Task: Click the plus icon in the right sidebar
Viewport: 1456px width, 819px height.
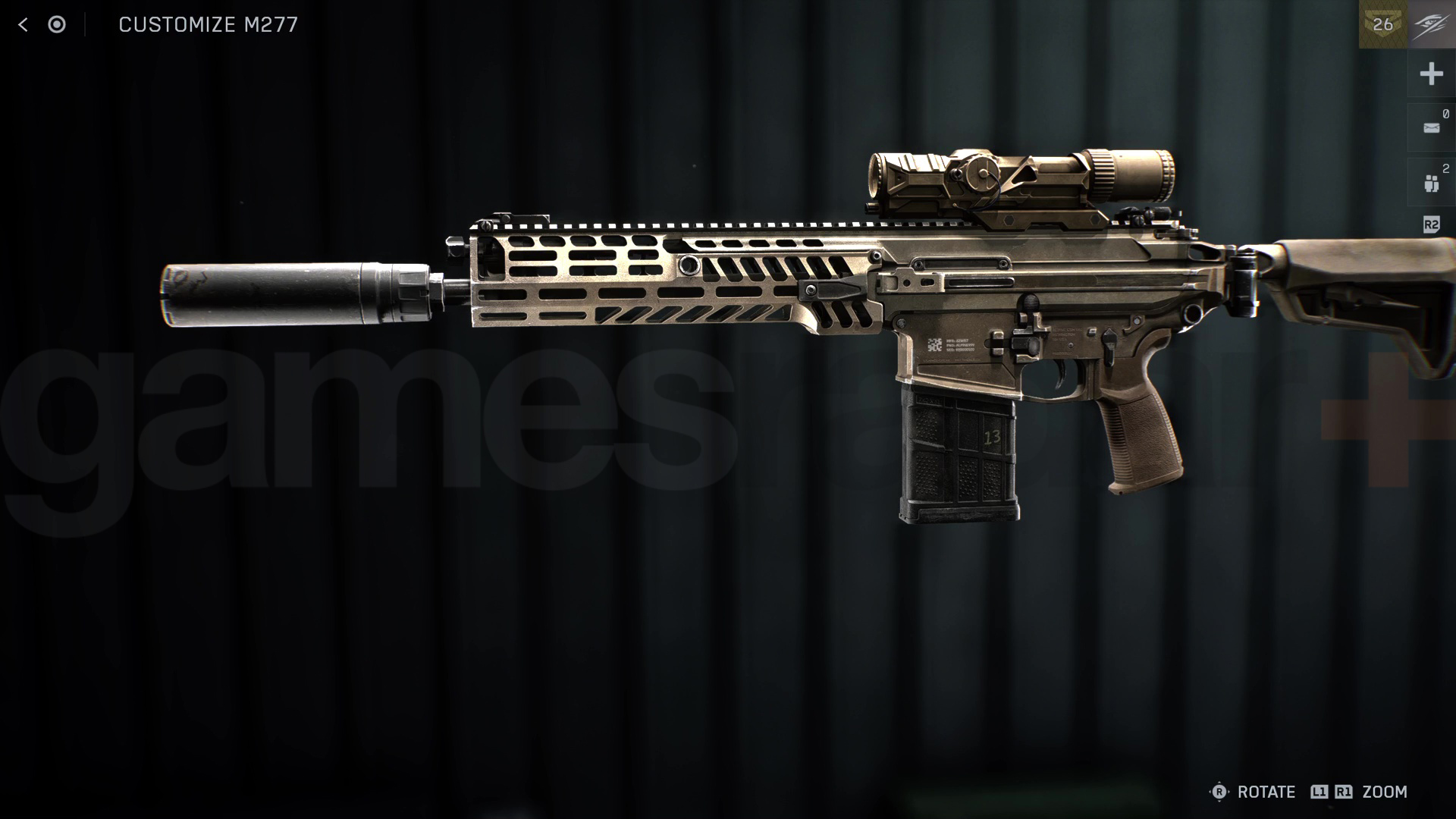Action: 1431,74
